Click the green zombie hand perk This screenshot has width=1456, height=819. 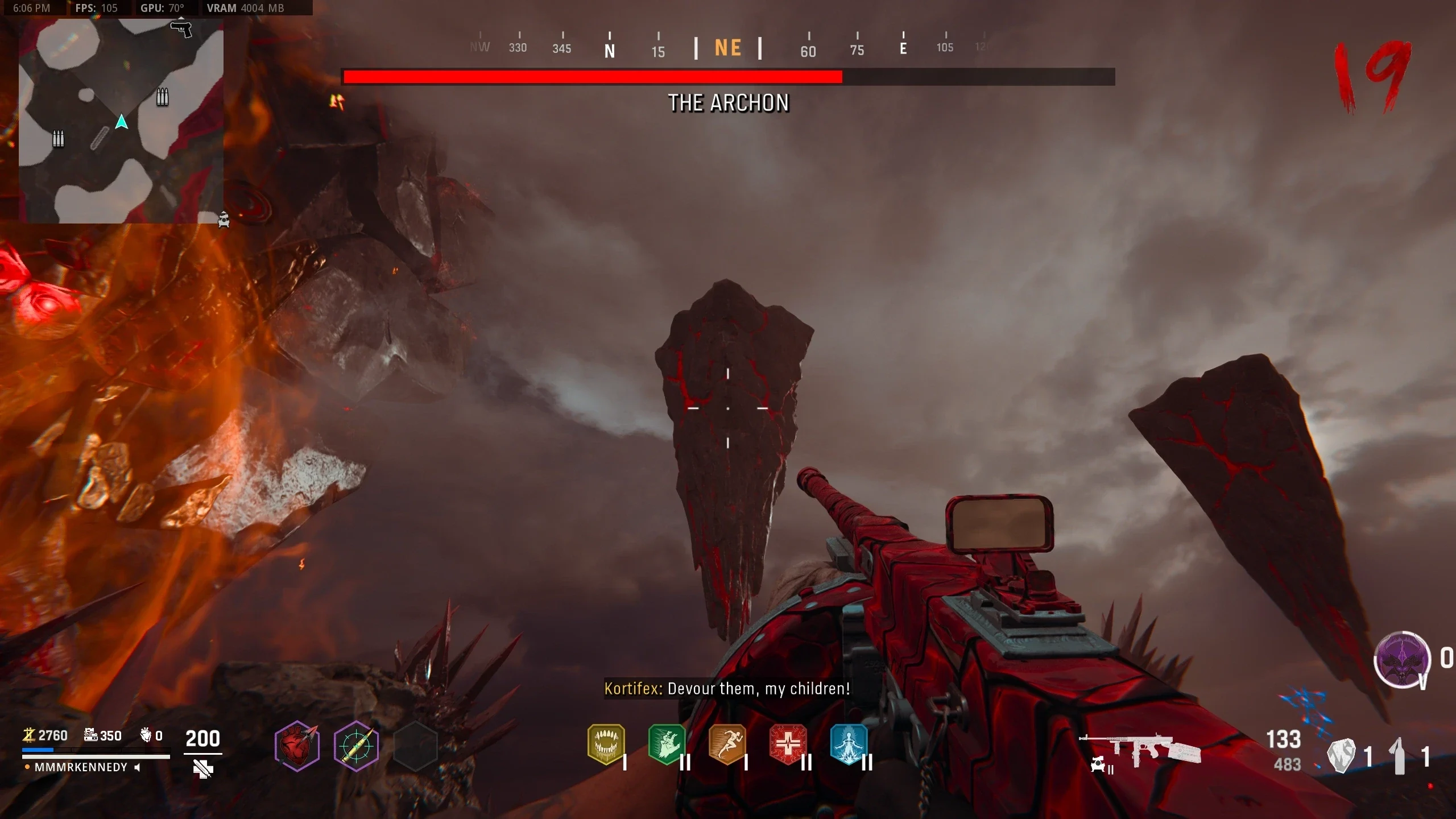click(667, 744)
